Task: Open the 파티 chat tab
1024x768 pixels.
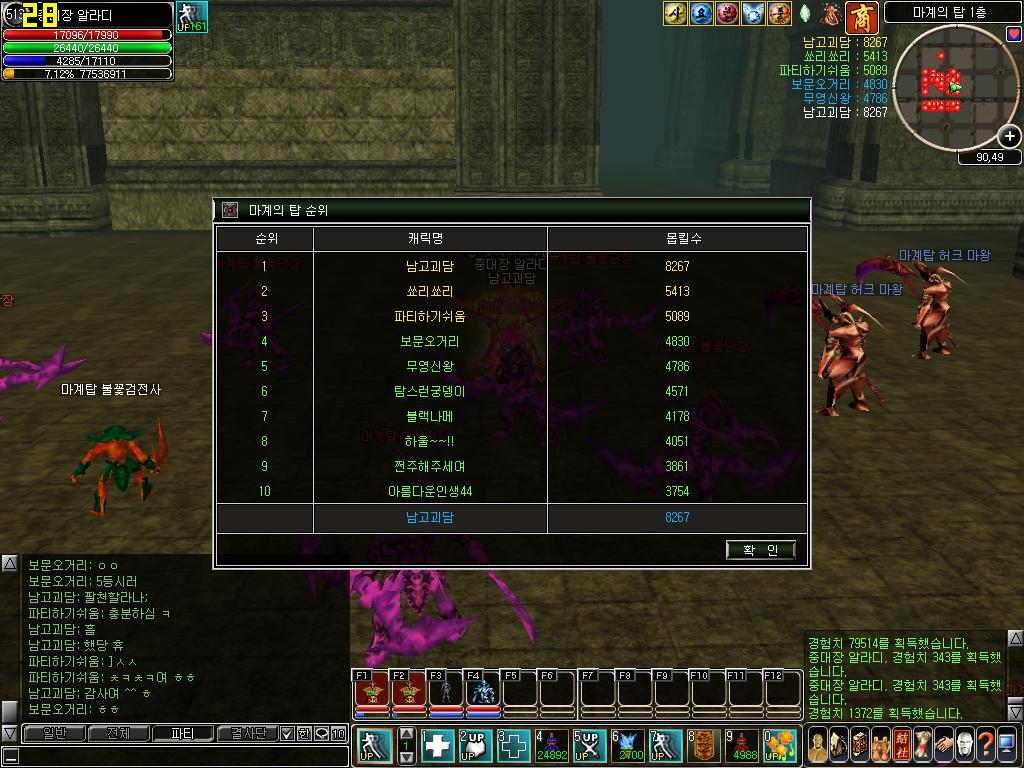Action: 182,733
